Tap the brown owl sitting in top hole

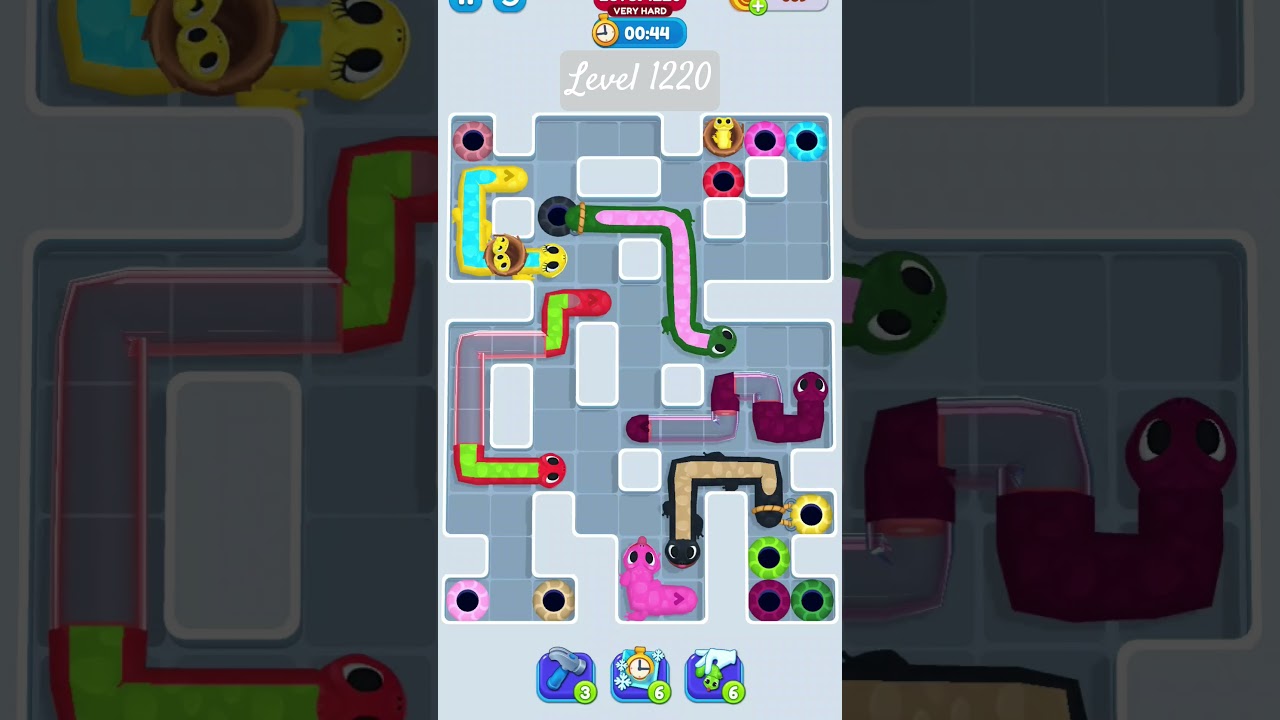click(x=724, y=137)
